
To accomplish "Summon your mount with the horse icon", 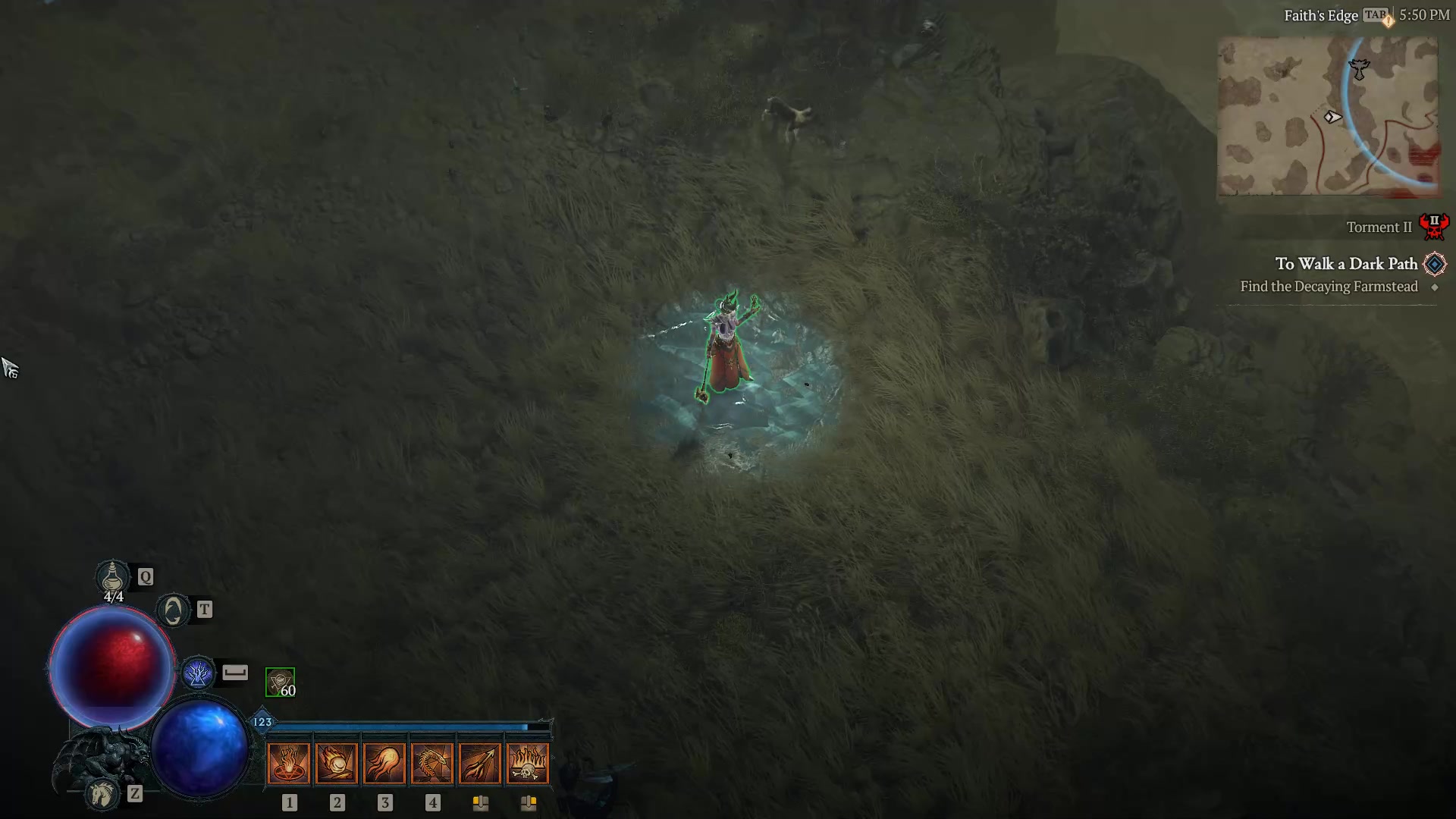I will [102, 792].
